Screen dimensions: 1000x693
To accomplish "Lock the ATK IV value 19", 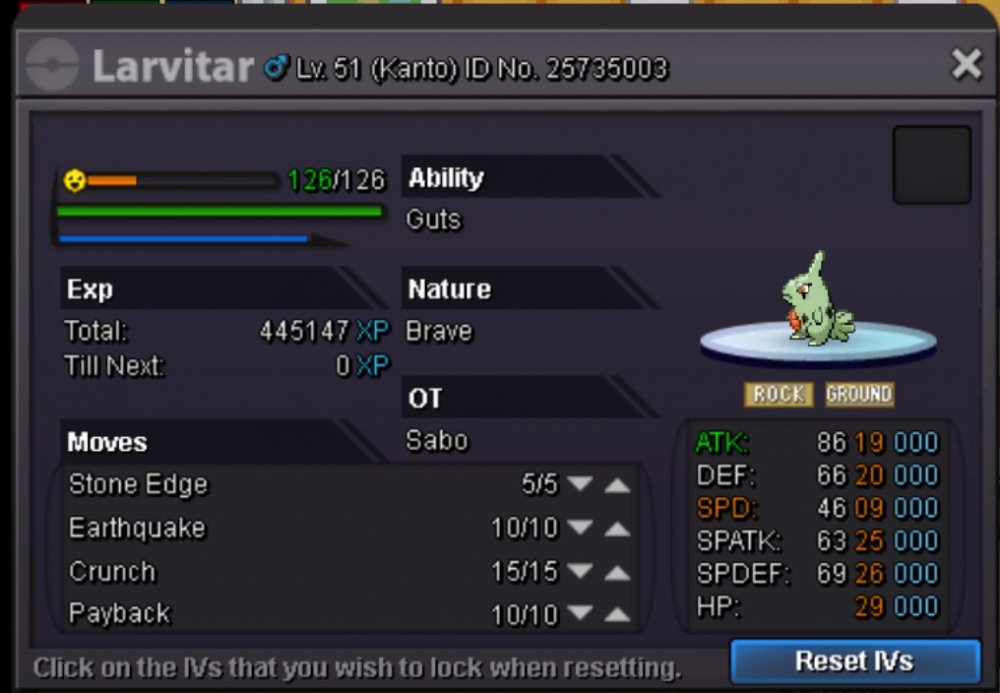I will [868, 442].
